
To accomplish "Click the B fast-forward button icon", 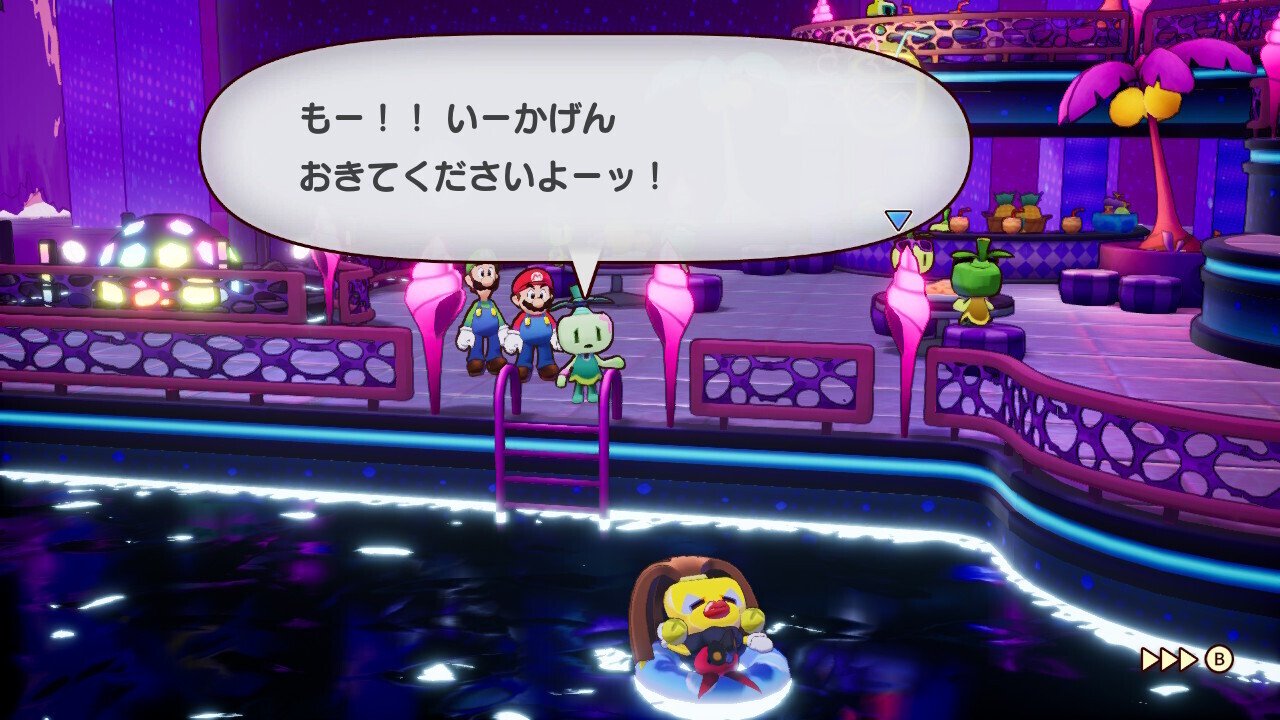I will (1218, 660).
